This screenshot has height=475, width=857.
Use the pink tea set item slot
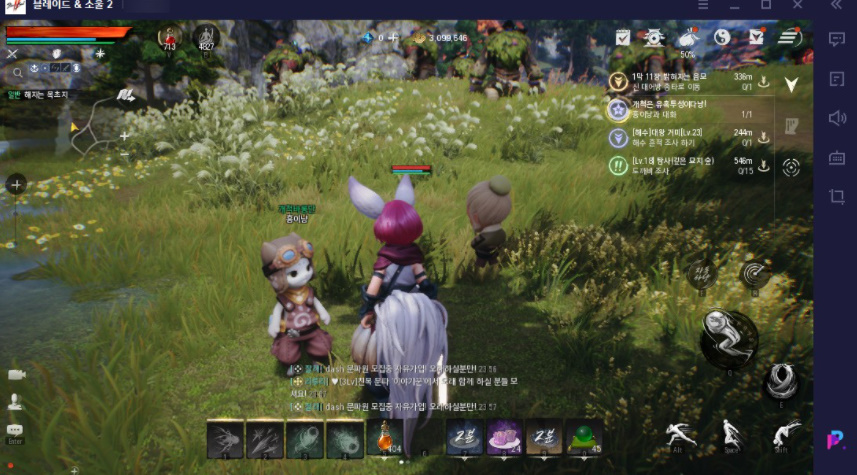click(503, 438)
